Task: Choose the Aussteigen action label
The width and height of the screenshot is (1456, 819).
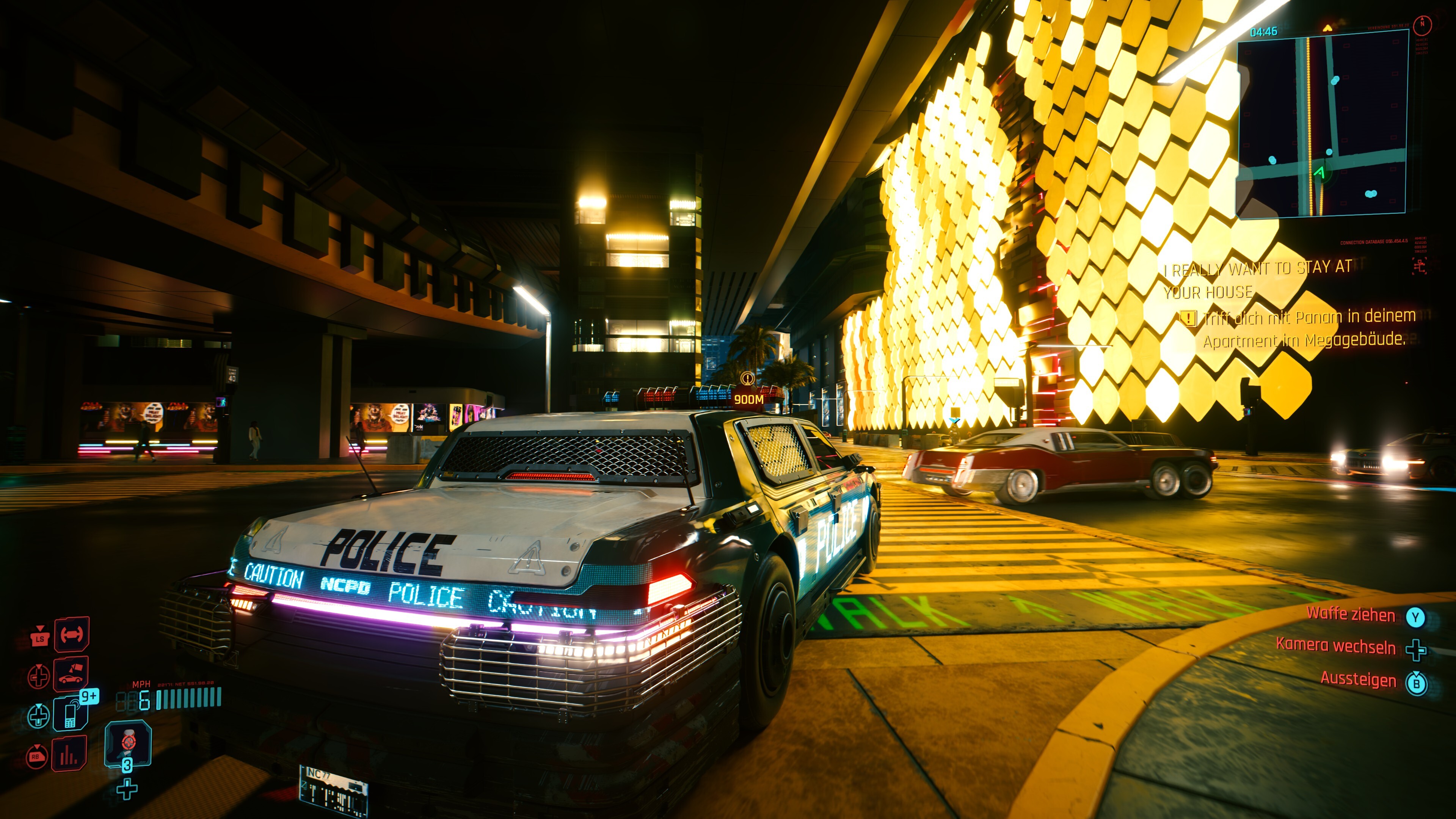Action: [x=1358, y=679]
